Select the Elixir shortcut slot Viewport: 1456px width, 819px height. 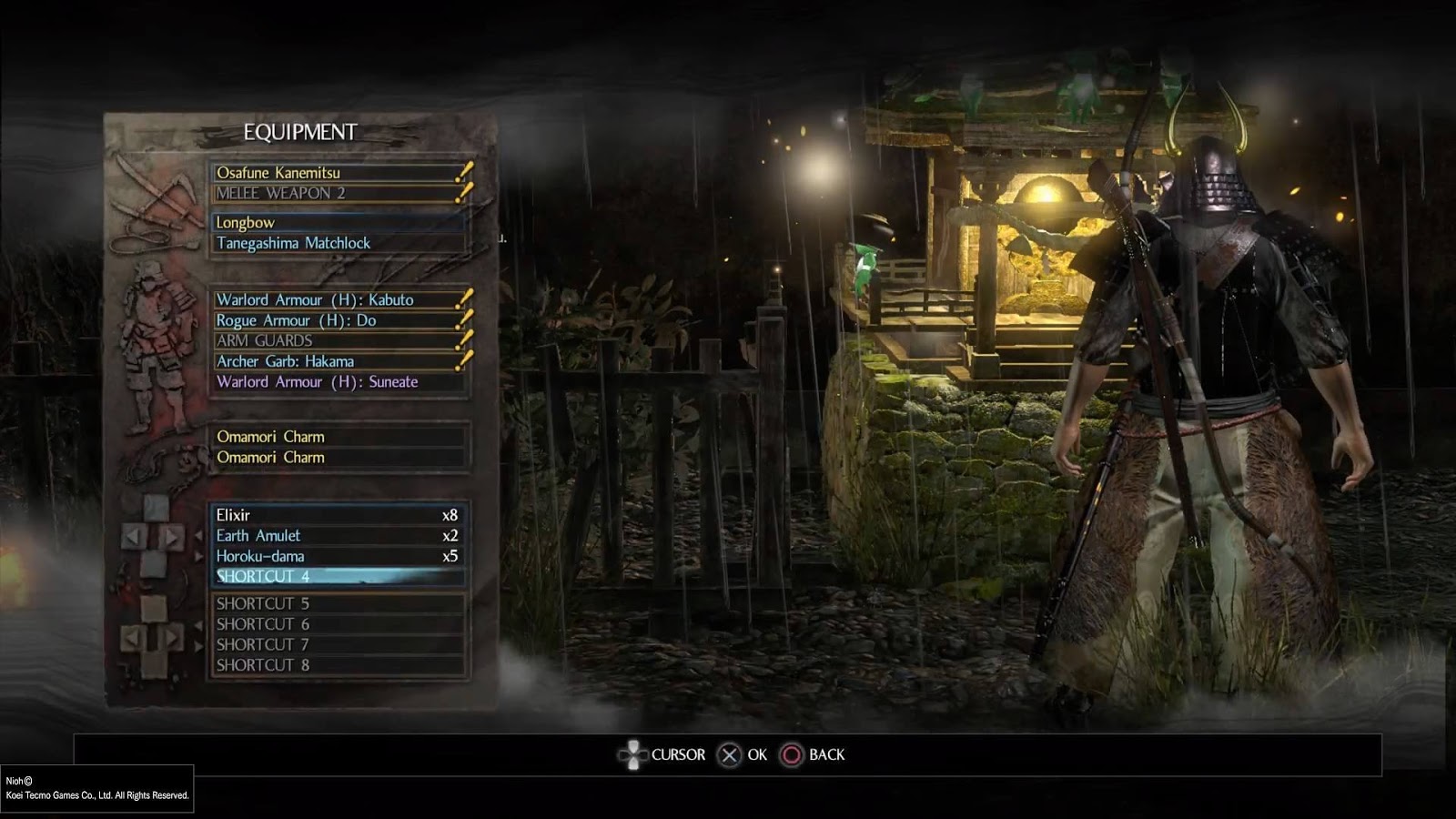337,515
